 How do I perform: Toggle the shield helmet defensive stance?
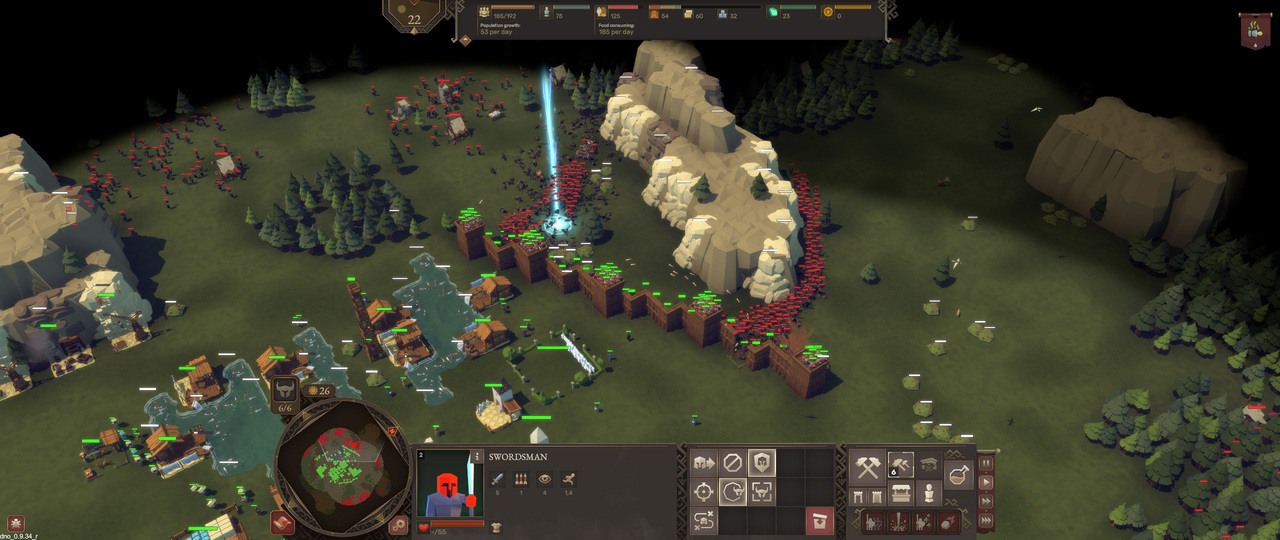762,463
